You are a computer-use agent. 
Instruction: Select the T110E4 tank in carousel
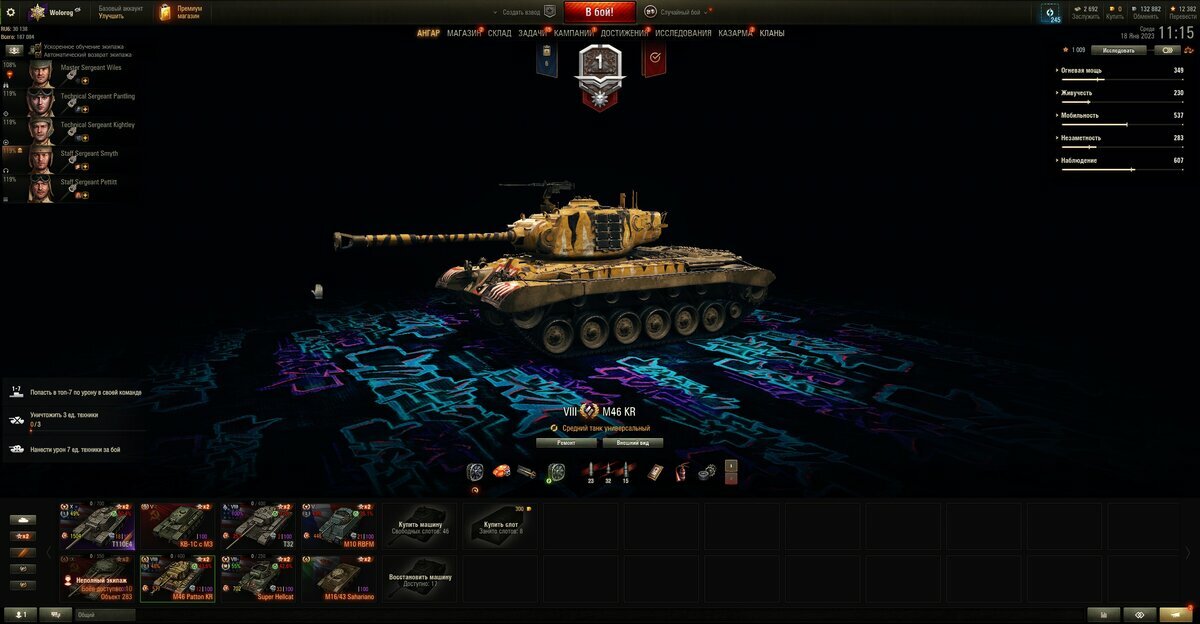pyautogui.click(x=96, y=526)
